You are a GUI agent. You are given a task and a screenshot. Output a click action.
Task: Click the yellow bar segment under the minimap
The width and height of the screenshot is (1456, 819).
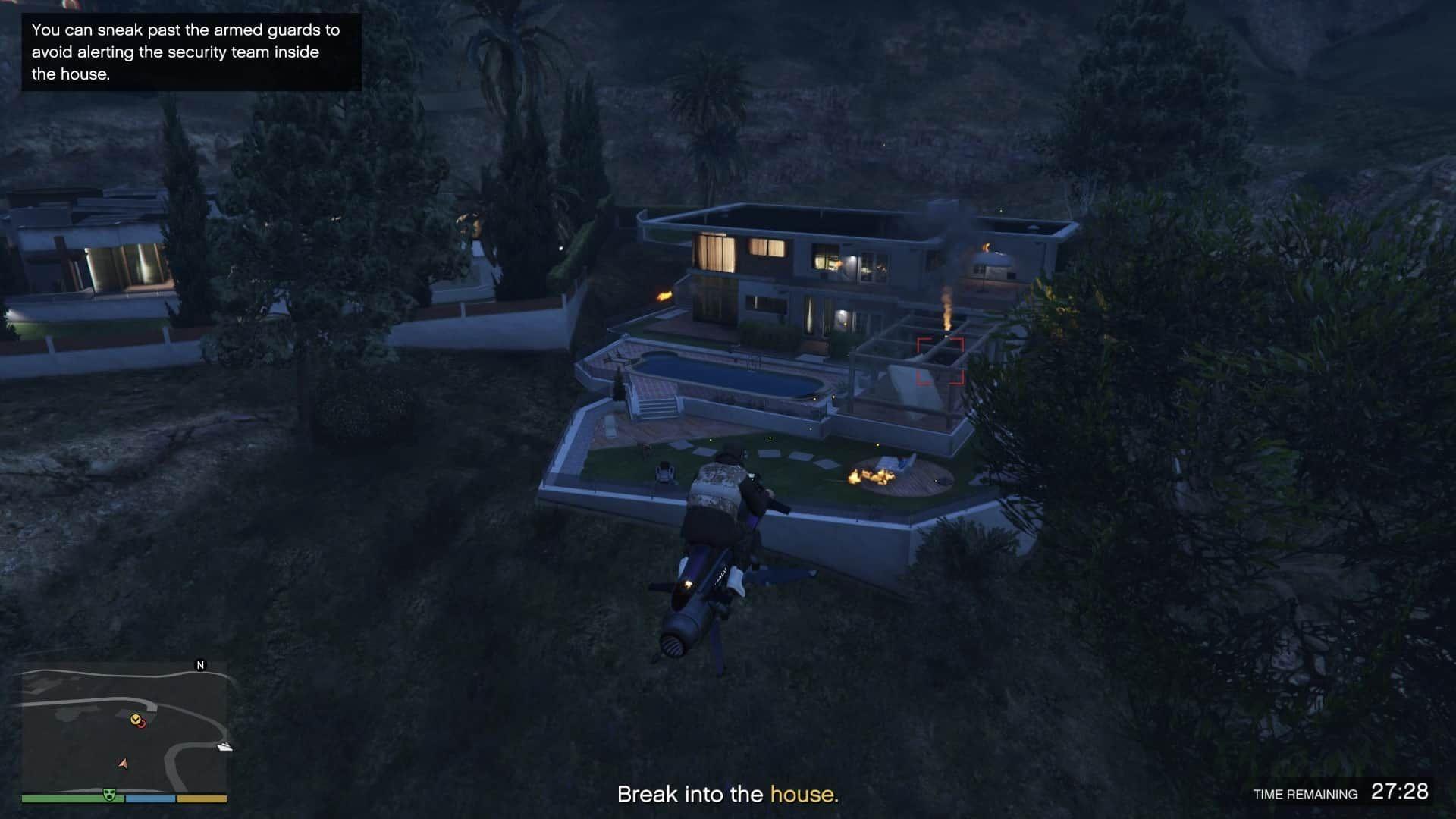(202, 799)
